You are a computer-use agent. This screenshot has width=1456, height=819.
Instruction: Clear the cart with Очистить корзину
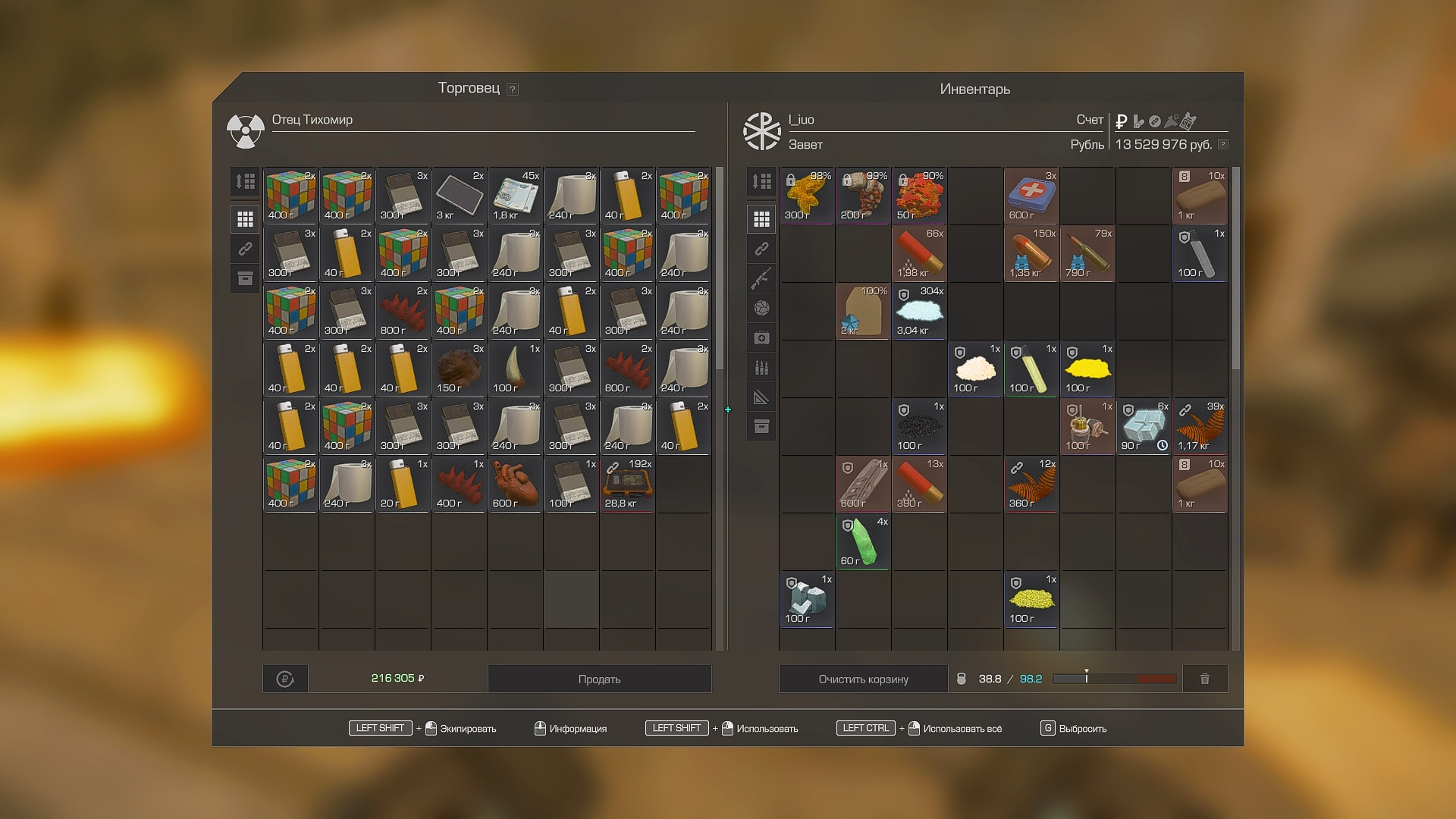(863, 679)
